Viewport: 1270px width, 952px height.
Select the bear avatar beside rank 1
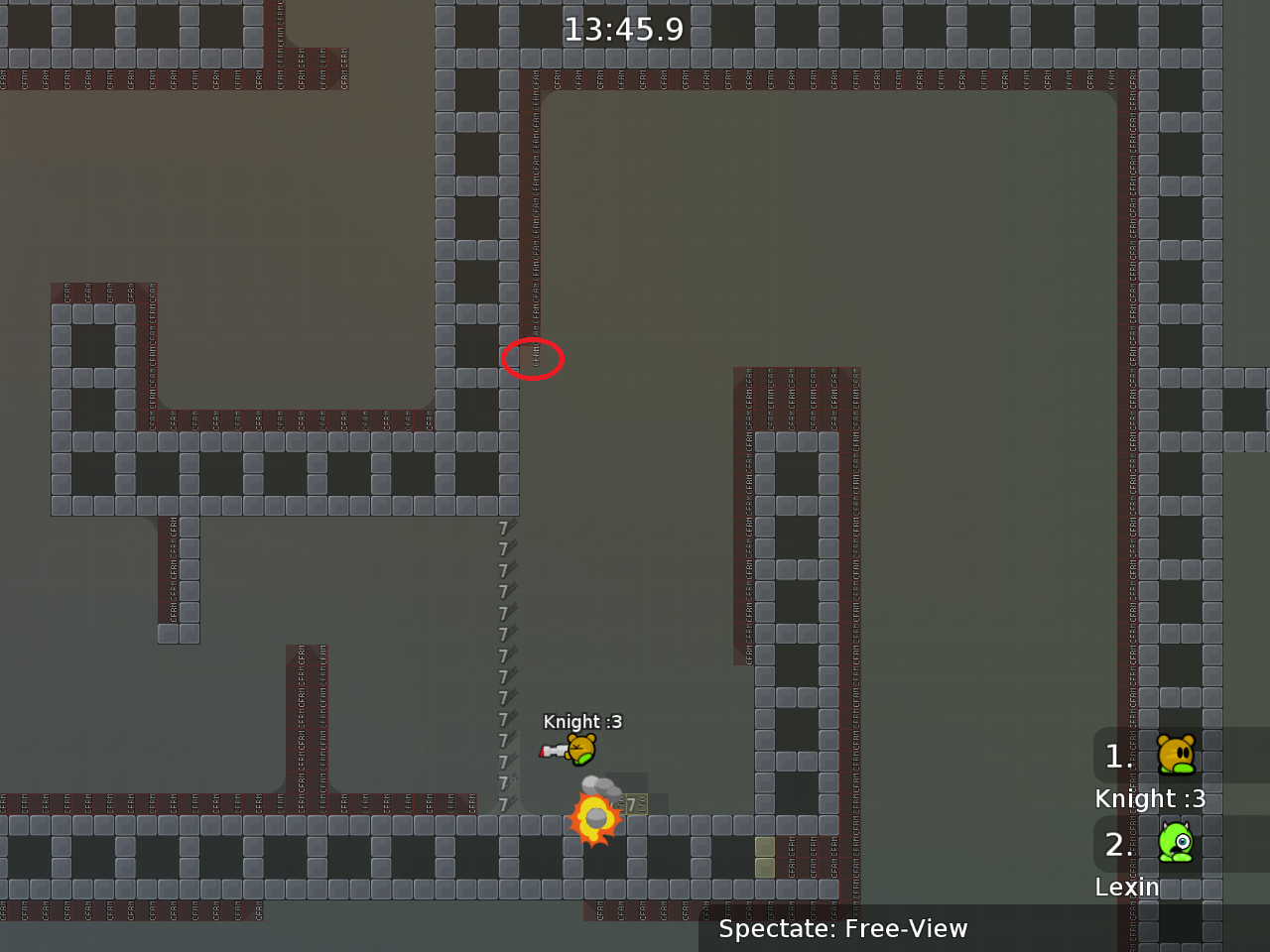pyautogui.click(x=1177, y=756)
